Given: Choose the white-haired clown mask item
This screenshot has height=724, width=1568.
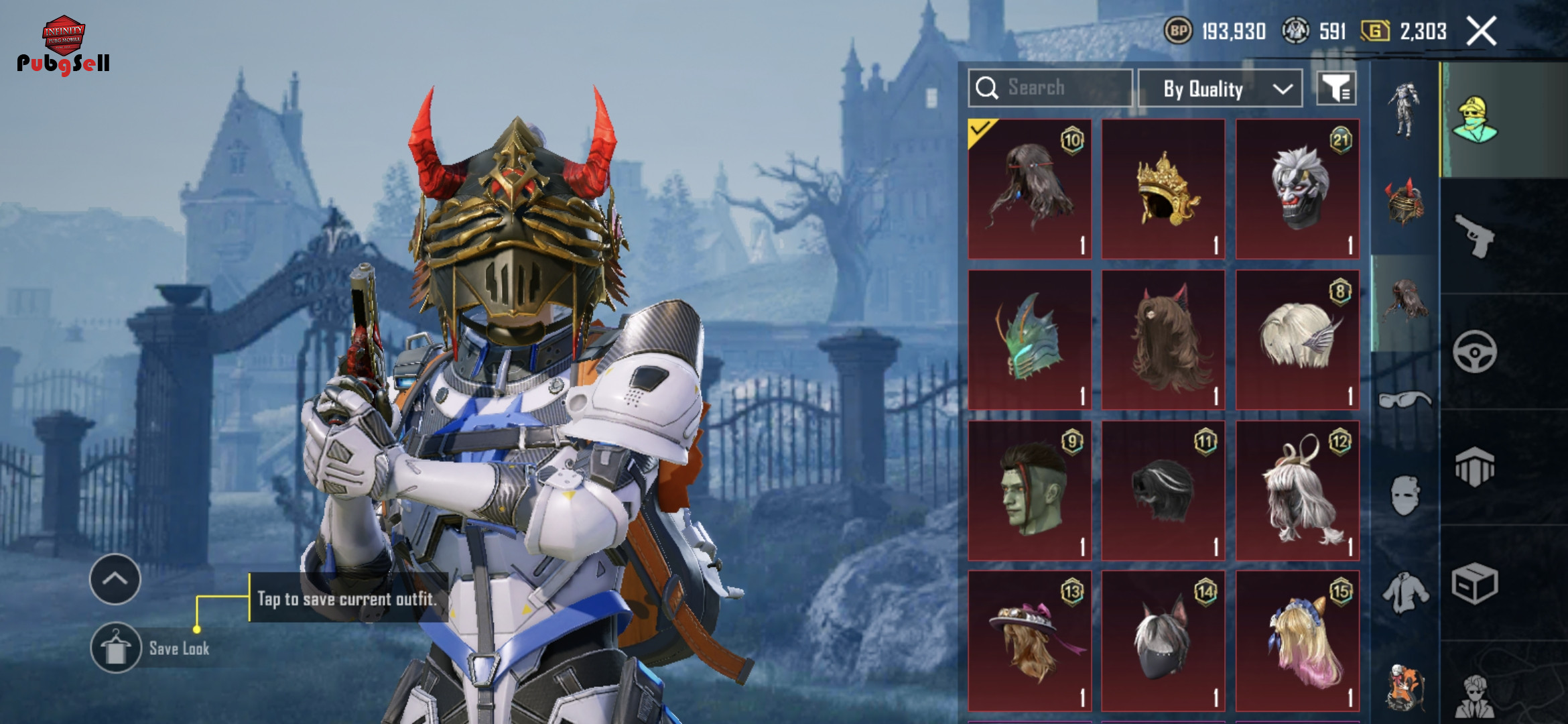Looking at the screenshot, I should click(x=1297, y=189).
